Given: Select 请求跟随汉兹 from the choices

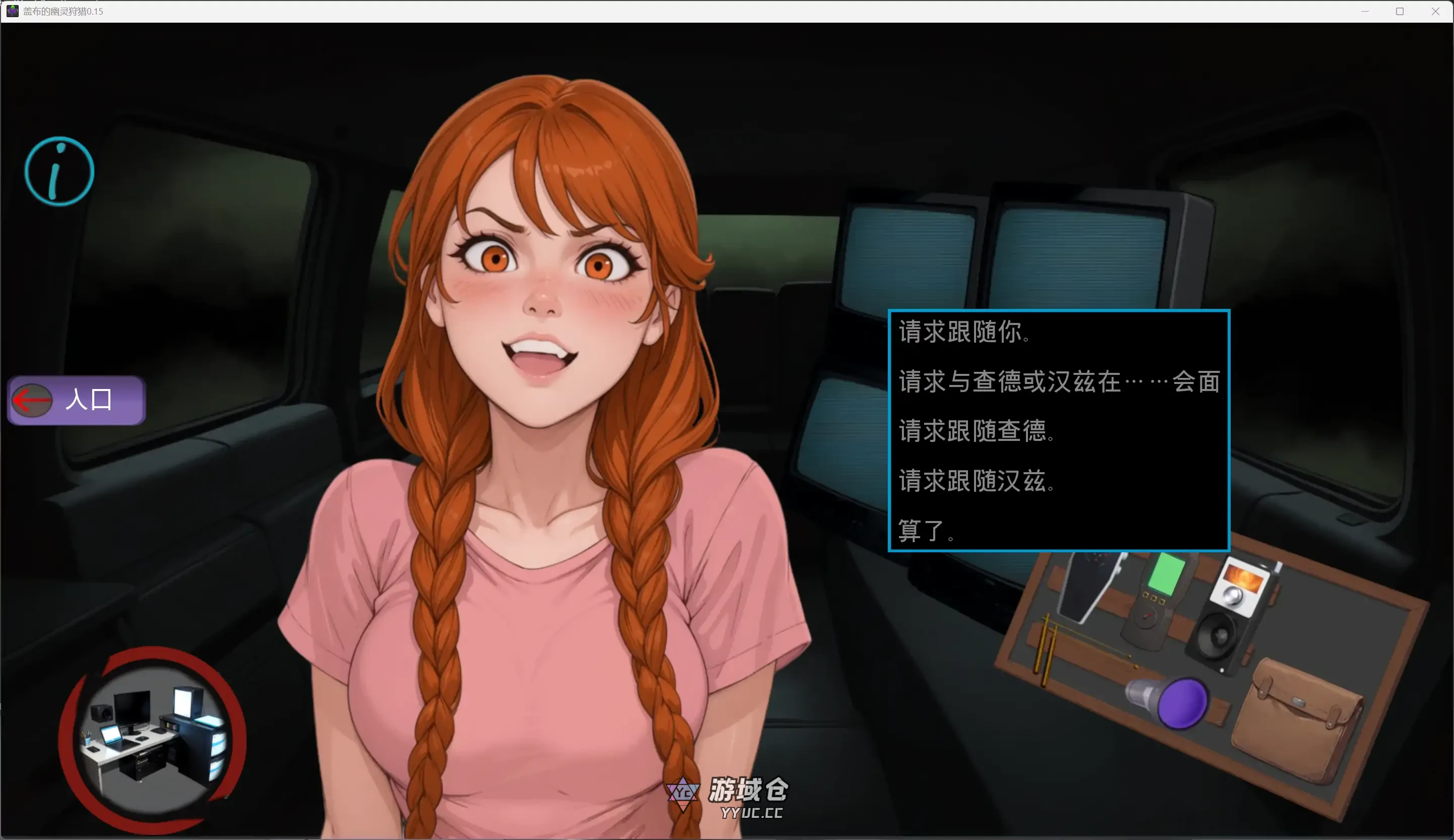Looking at the screenshot, I should tap(977, 482).
